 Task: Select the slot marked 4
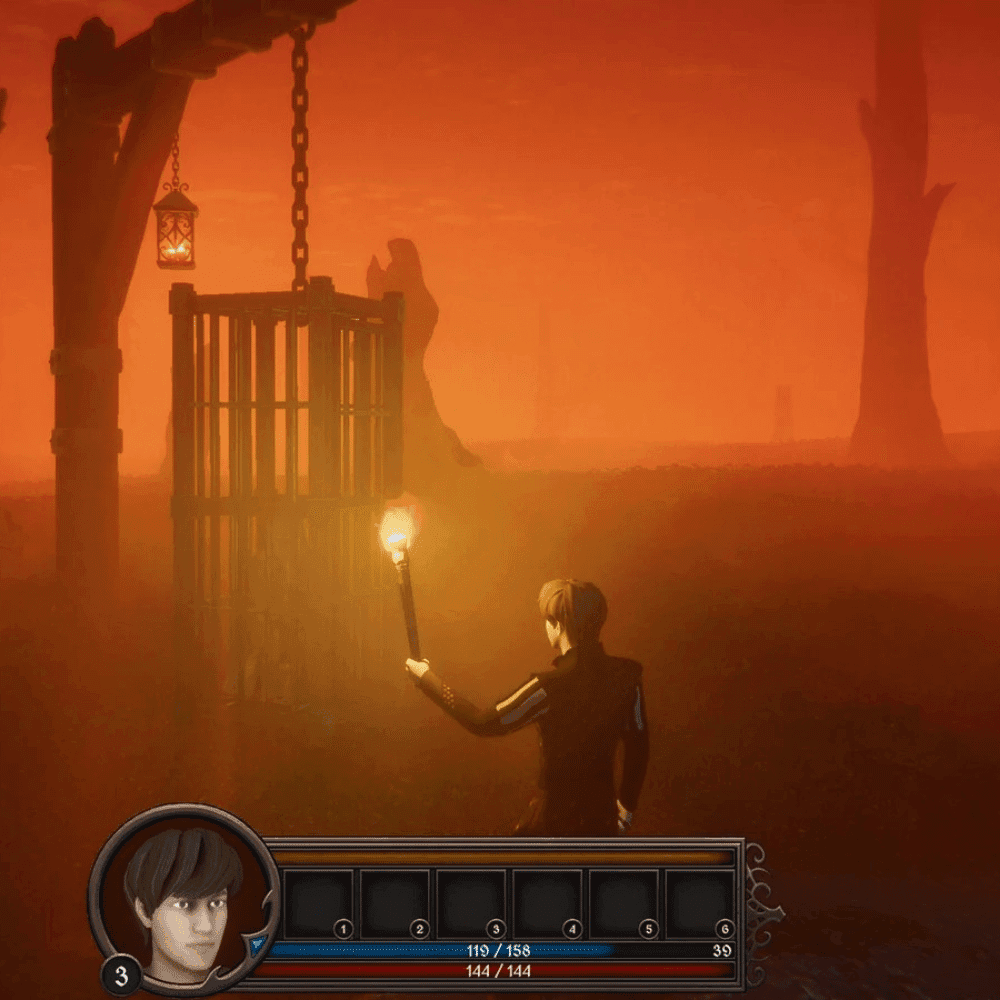click(x=547, y=904)
